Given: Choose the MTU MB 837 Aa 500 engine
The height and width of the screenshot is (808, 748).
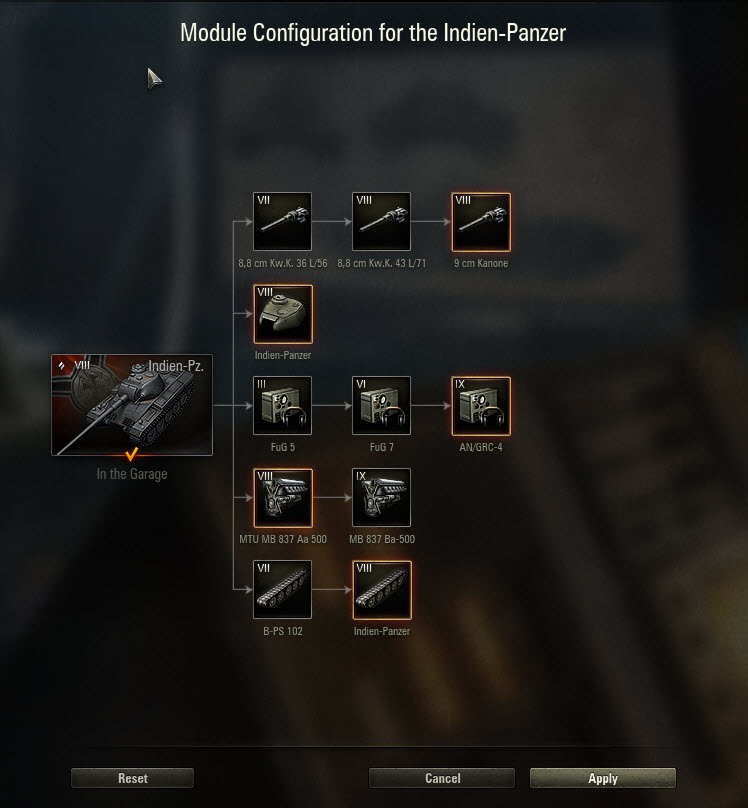Looking at the screenshot, I should pos(282,498).
